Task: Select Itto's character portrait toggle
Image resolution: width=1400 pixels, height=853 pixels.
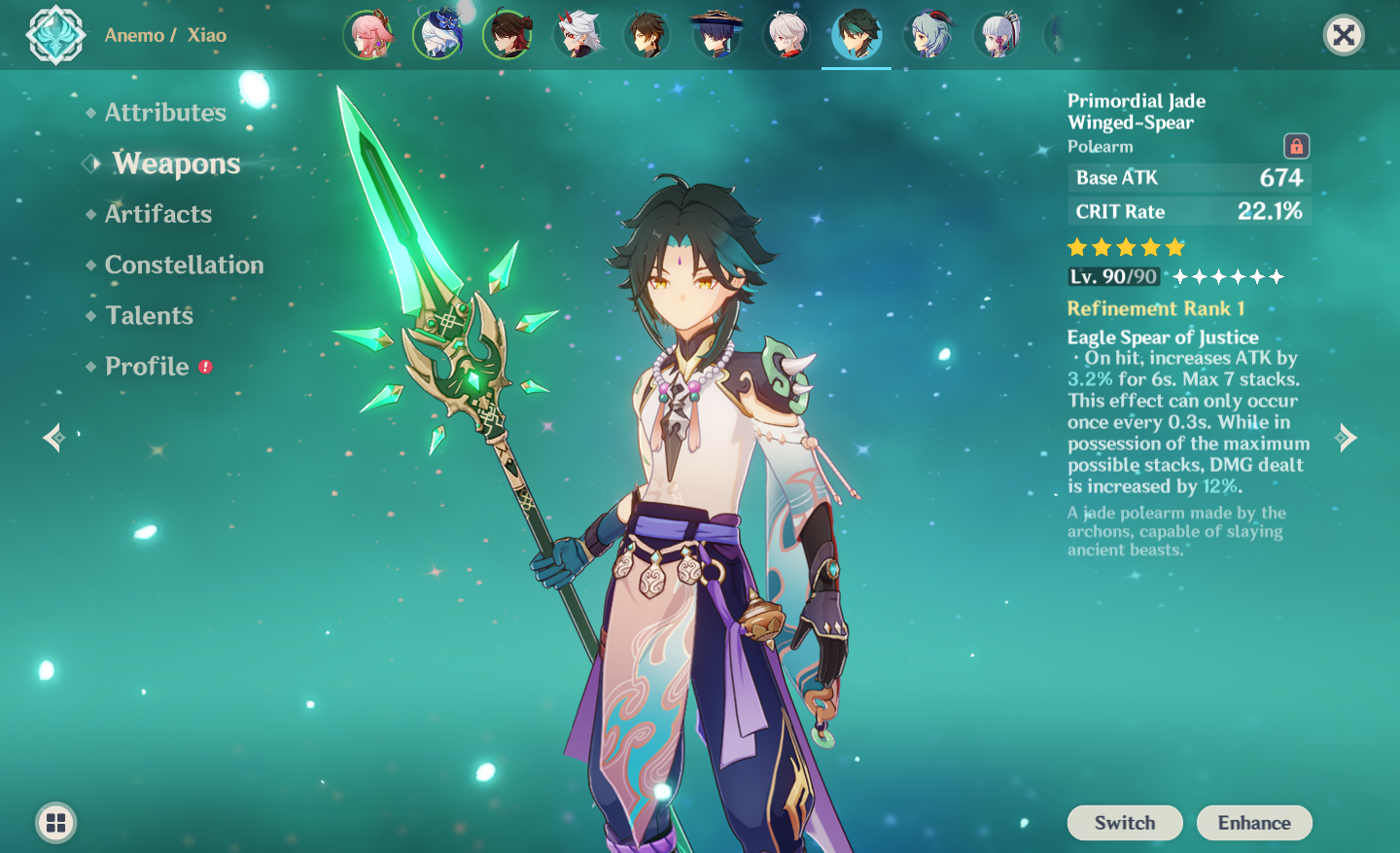Action: [578, 35]
